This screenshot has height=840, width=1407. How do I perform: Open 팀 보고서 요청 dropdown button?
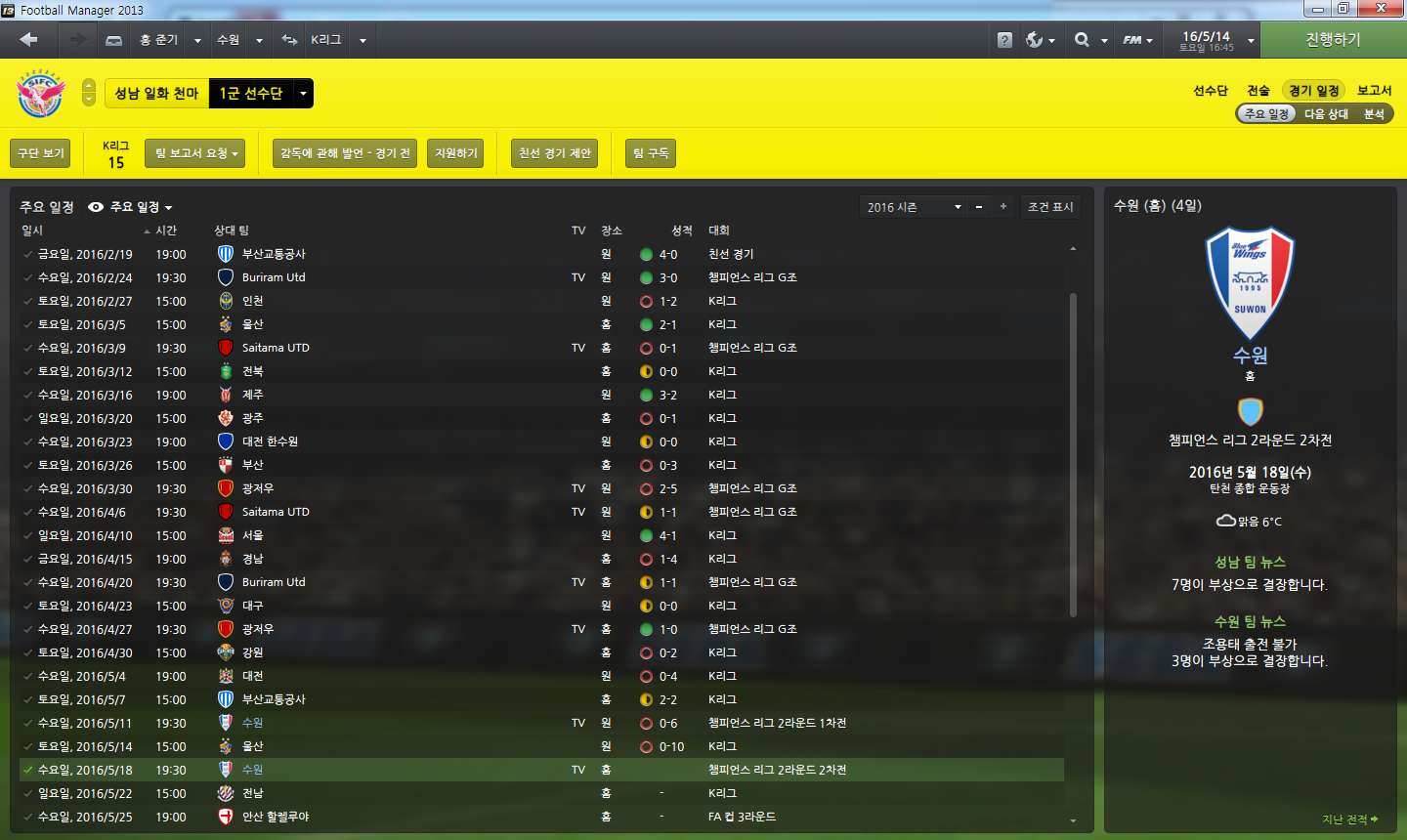coord(195,153)
